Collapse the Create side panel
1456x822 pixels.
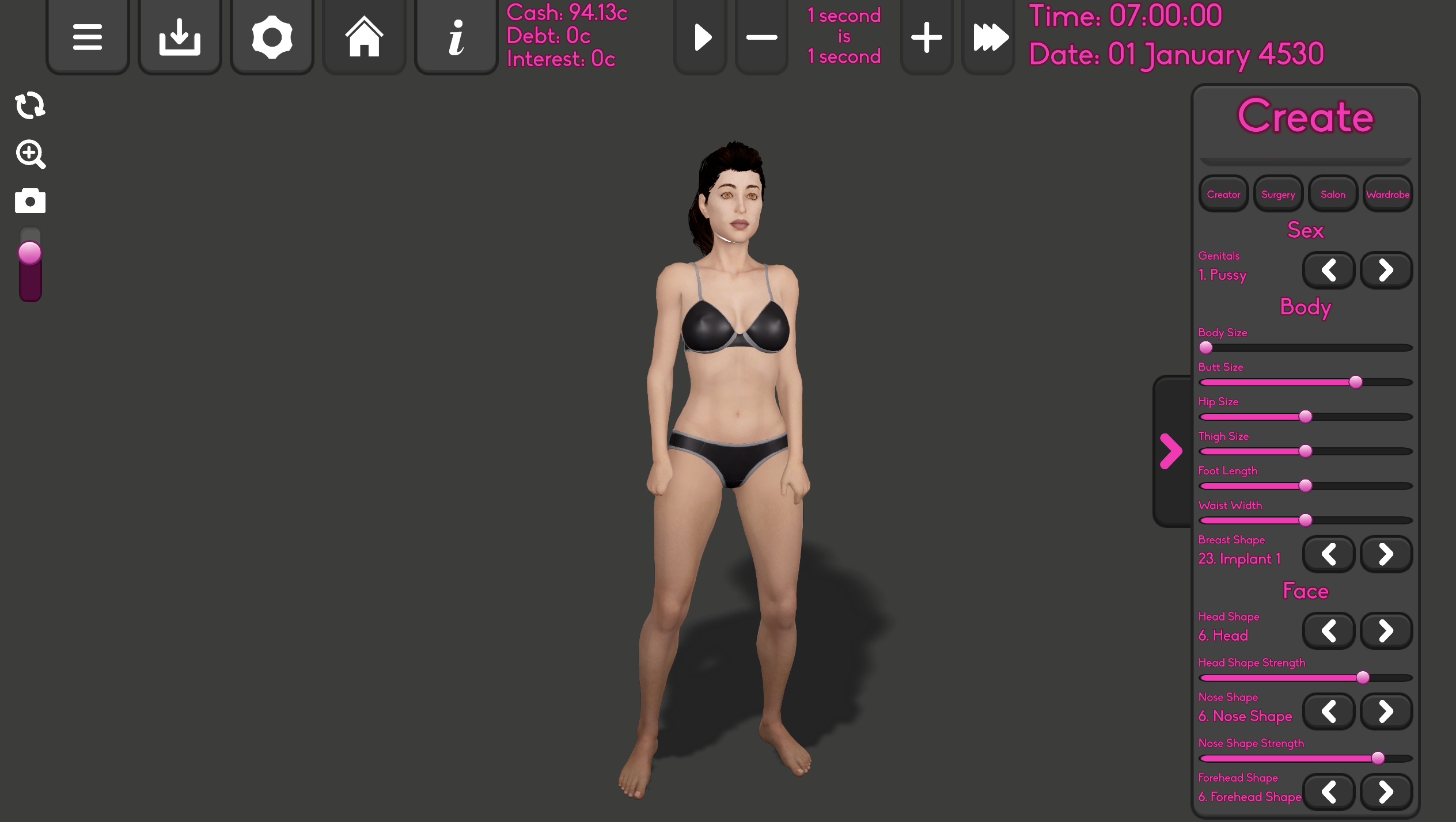[1170, 451]
